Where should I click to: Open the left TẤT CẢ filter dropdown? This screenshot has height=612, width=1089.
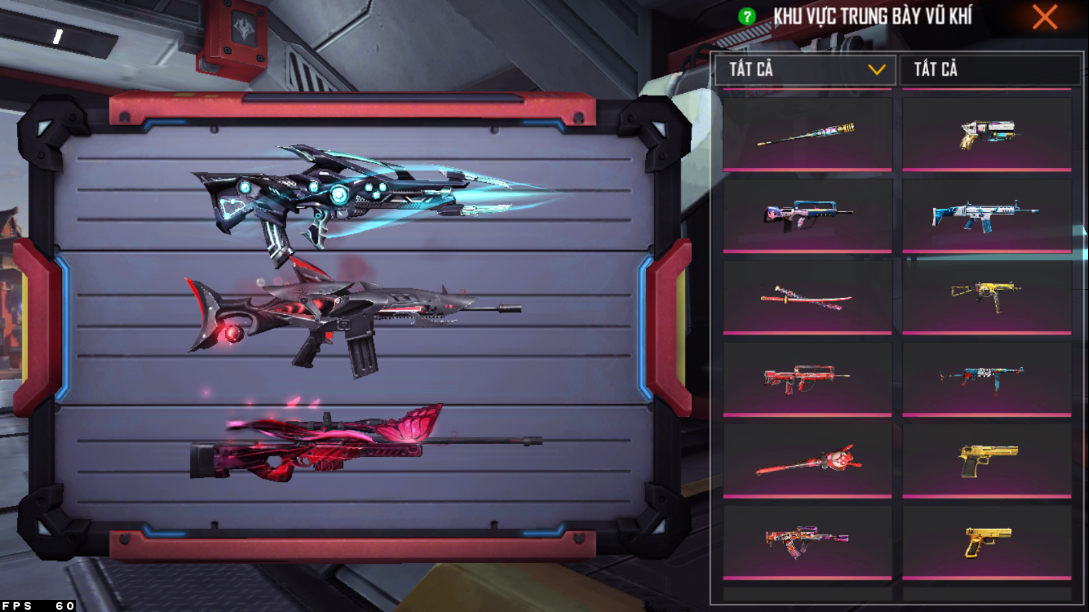pos(805,69)
